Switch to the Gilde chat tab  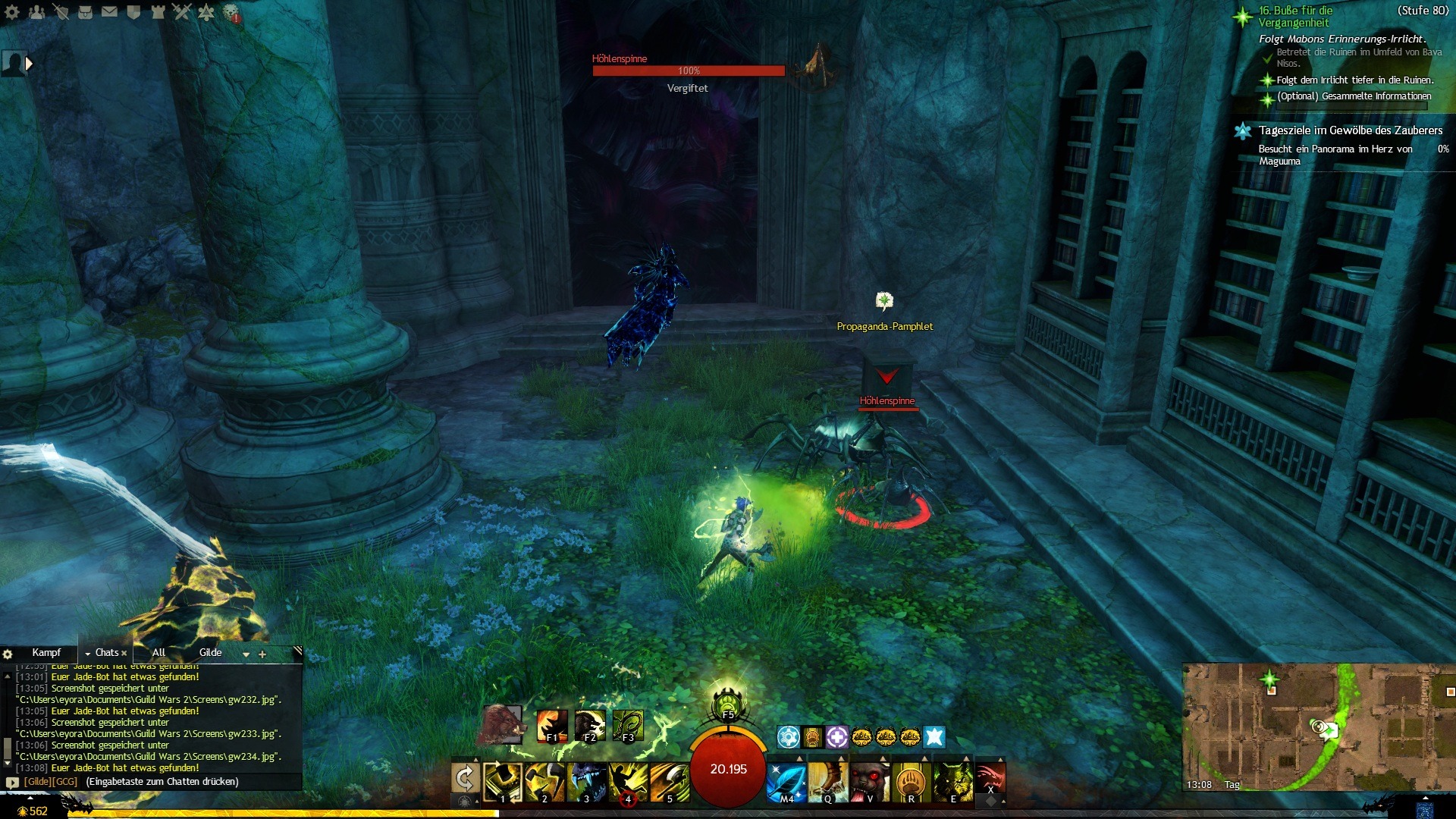(210, 653)
